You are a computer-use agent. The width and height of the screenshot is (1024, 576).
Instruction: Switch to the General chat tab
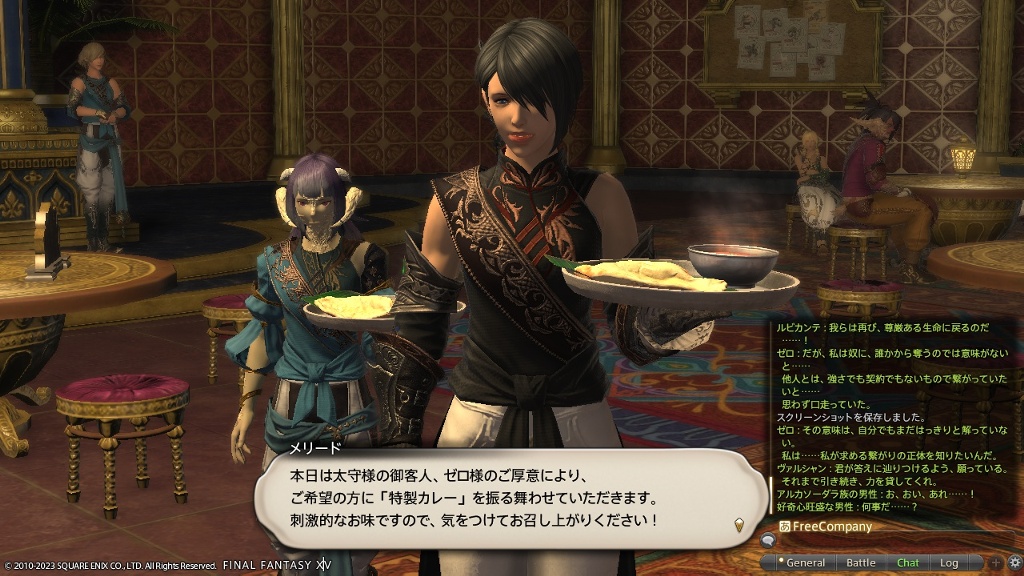coord(805,563)
